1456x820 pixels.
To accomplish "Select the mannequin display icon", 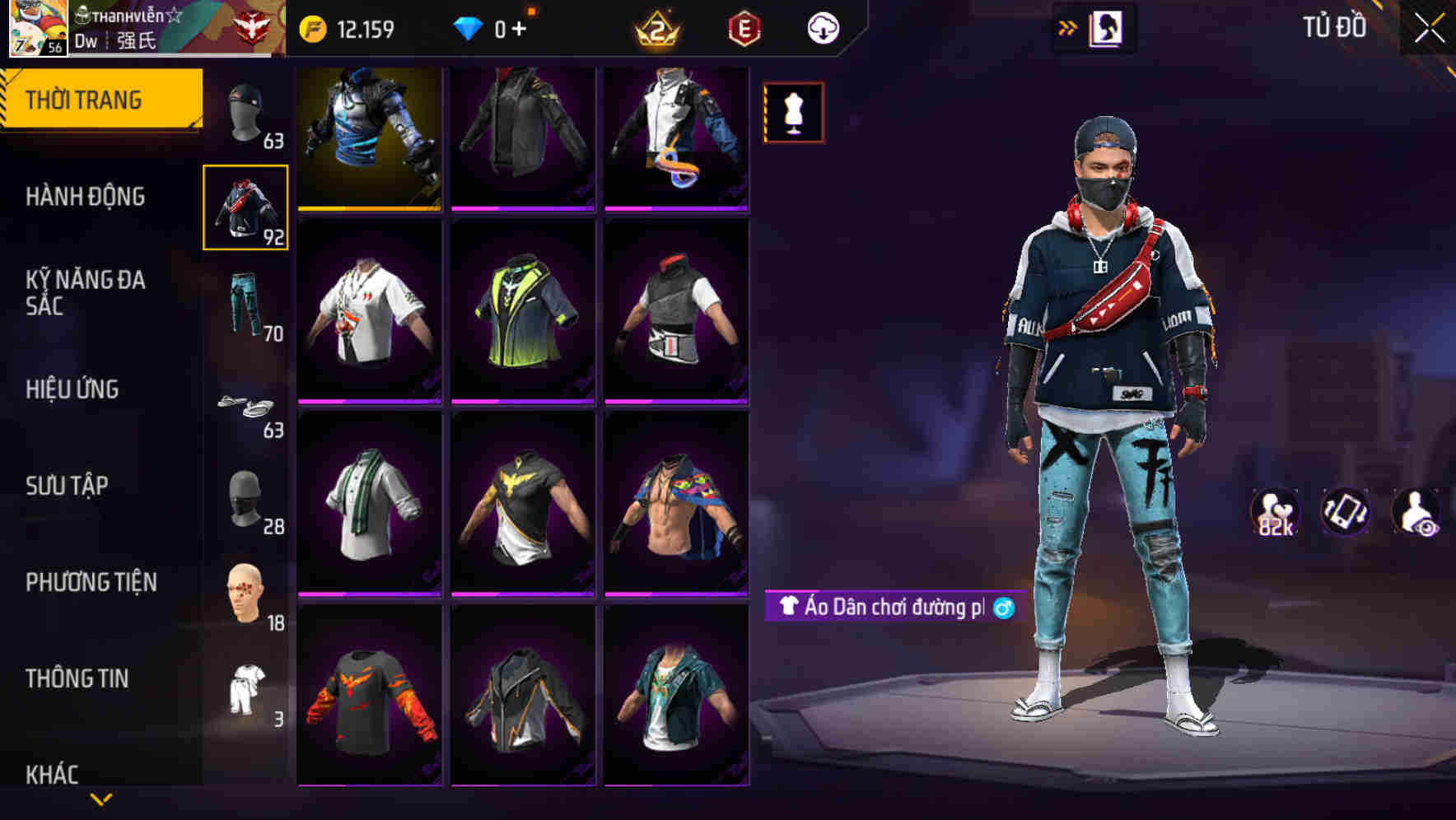I will click(793, 112).
